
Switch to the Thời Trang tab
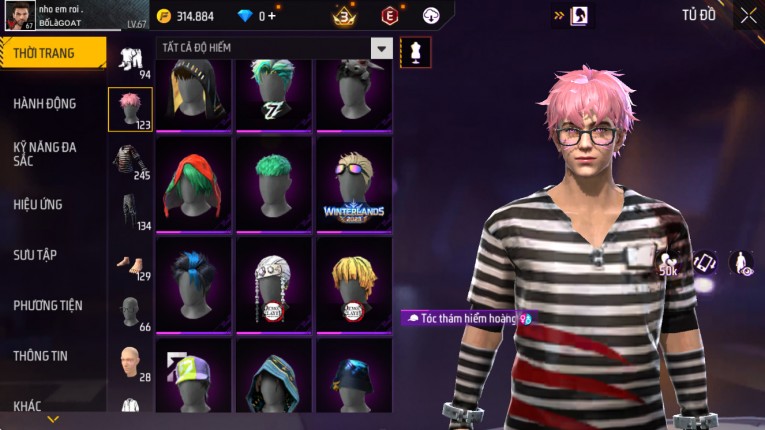tap(51, 53)
